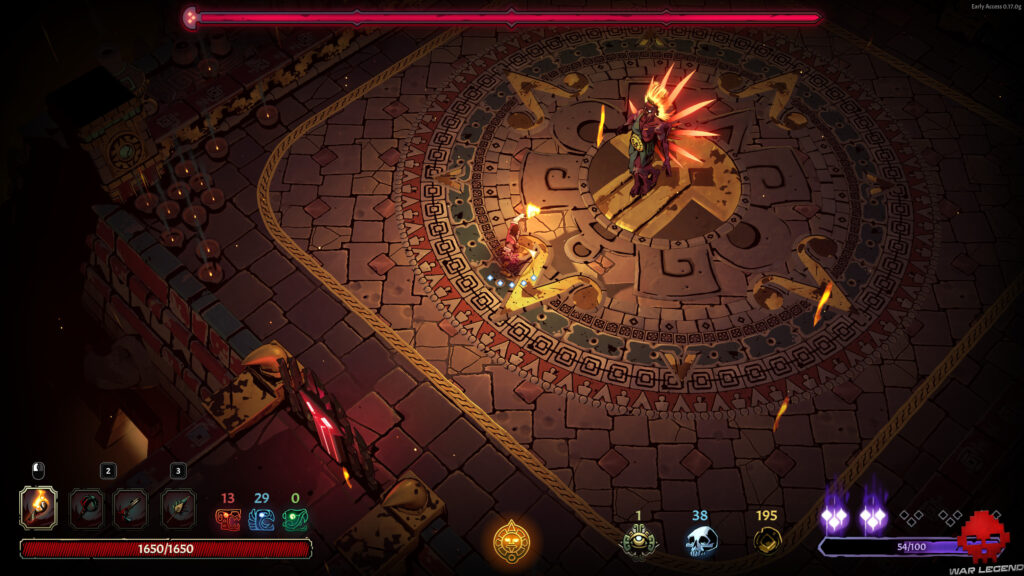
Task: Click the green glyph stat icon
Action: pyautogui.click(x=295, y=519)
